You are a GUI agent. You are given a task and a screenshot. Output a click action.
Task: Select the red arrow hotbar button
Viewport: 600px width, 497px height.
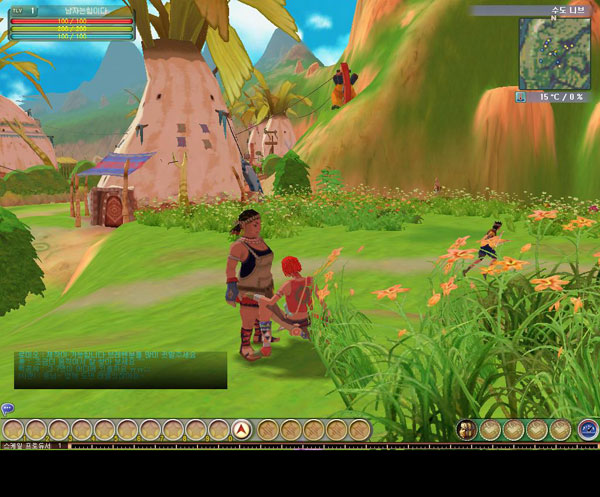click(241, 430)
